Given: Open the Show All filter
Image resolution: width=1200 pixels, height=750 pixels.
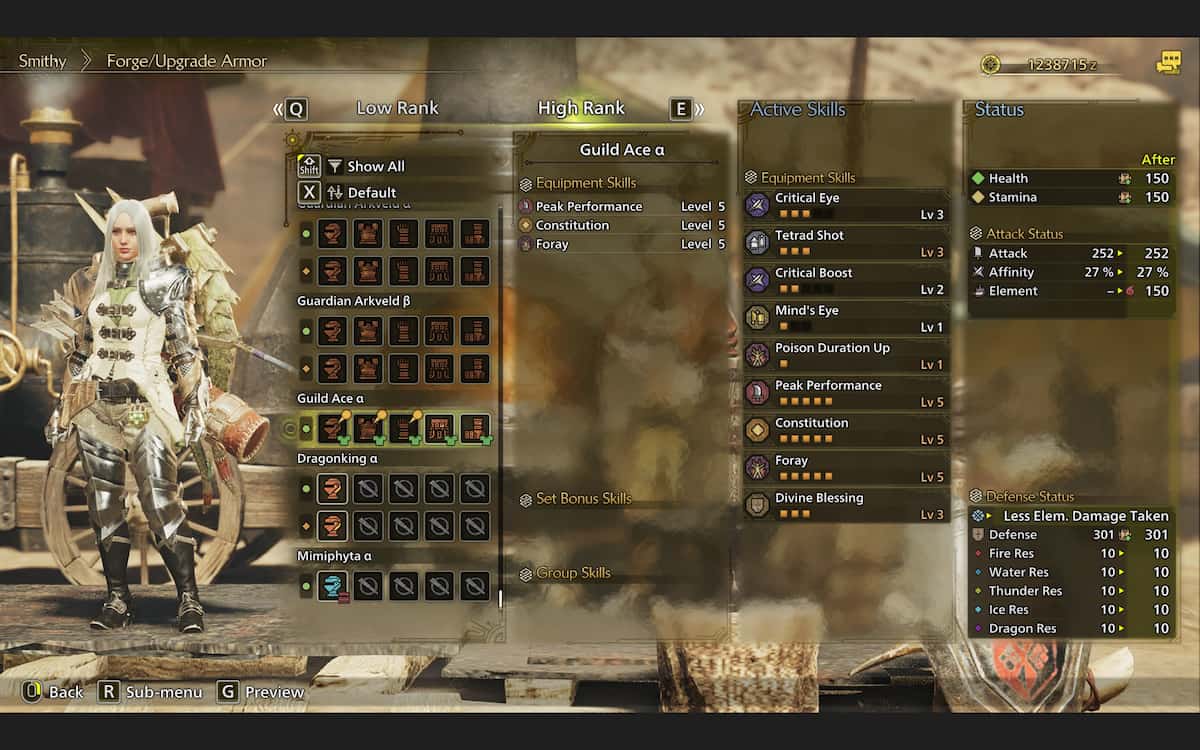Looking at the screenshot, I should [x=365, y=166].
